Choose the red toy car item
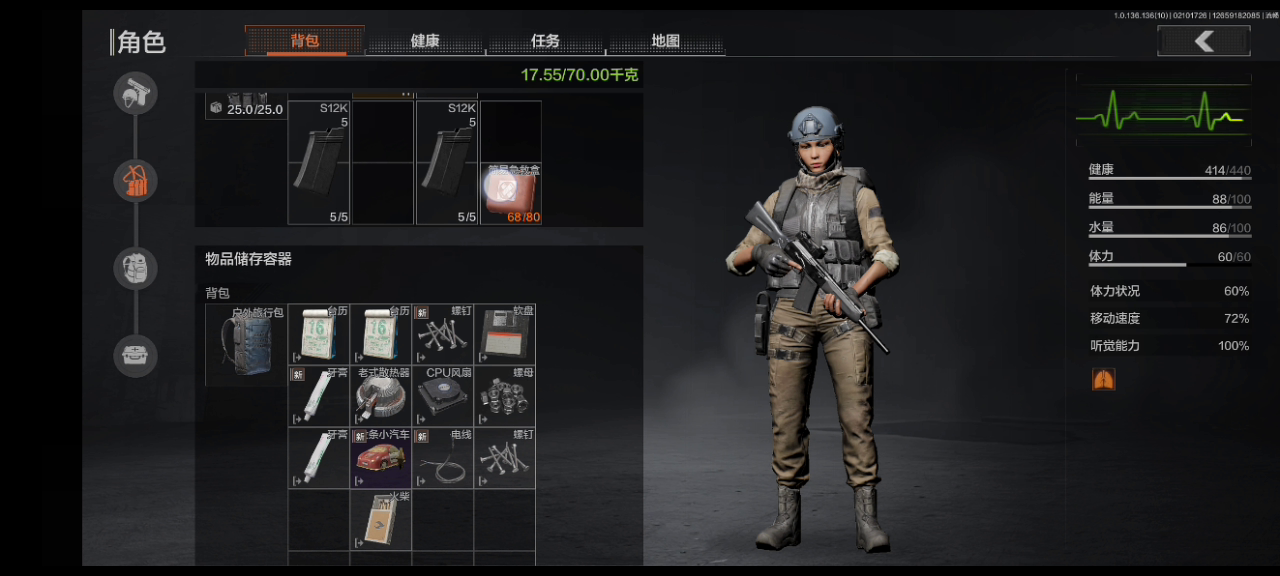Viewport: 1280px width, 576px height. coord(381,459)
